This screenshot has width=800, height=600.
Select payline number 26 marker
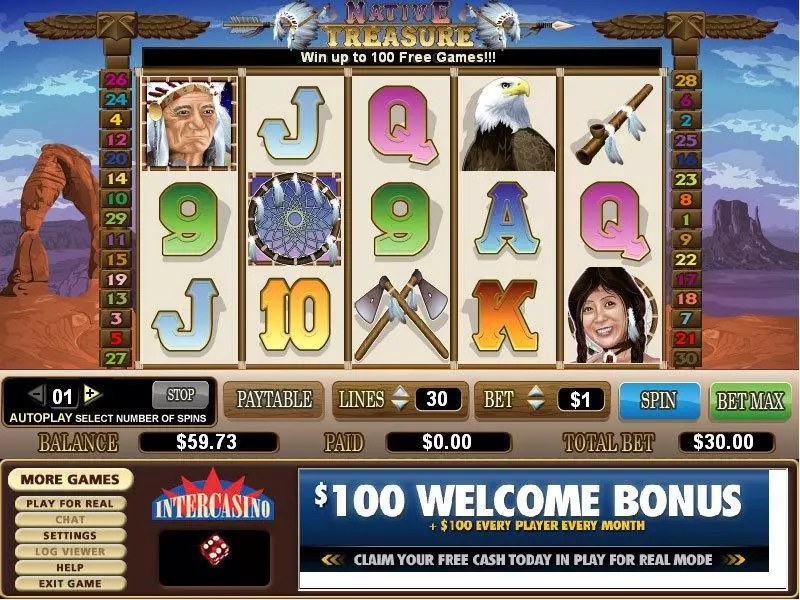(x=117, y=81)
